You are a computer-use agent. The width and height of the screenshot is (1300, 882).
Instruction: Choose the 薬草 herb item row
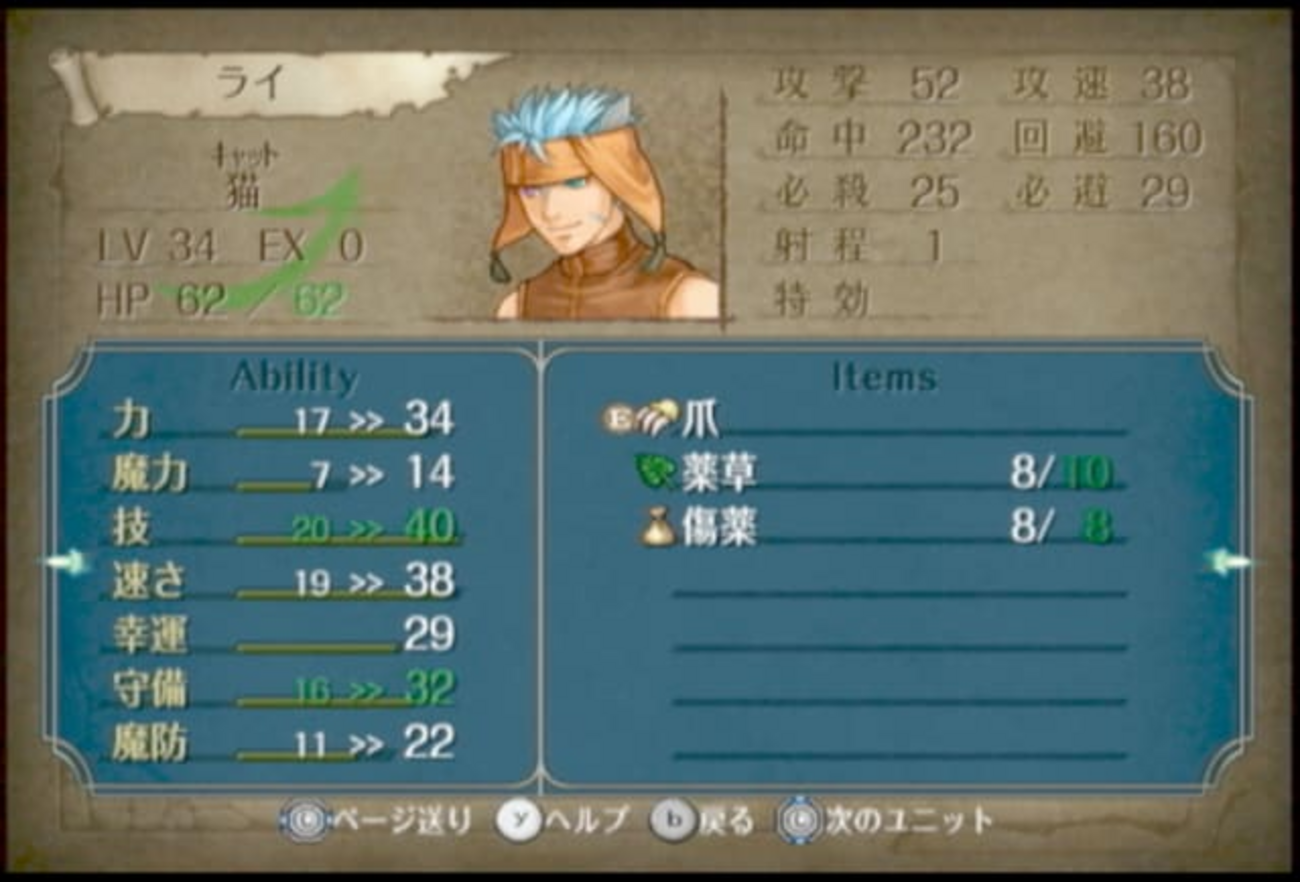coord(718,473)
